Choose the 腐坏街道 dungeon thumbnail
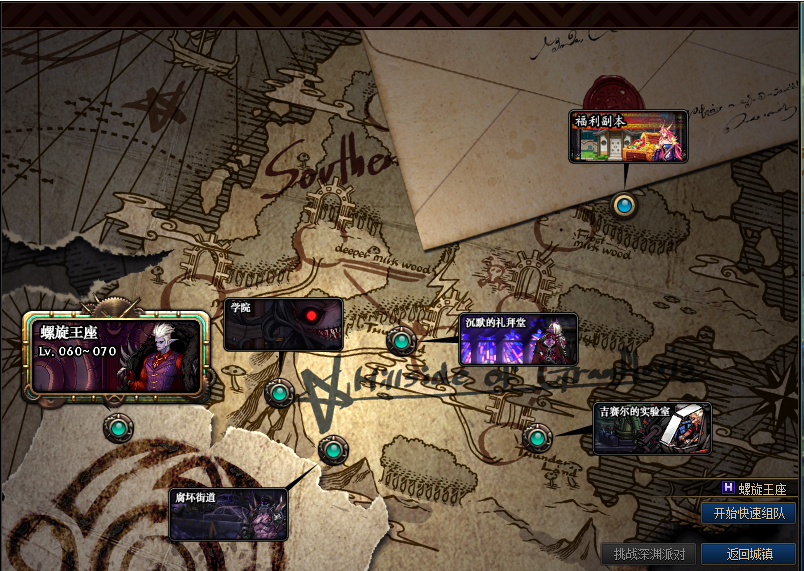Viewport: 804px width, 571px height. pos(228,514)
